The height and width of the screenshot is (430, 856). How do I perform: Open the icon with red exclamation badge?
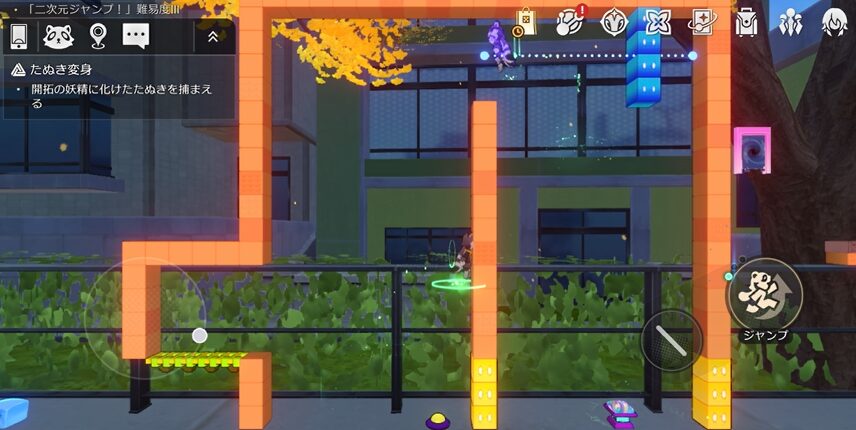570,21
